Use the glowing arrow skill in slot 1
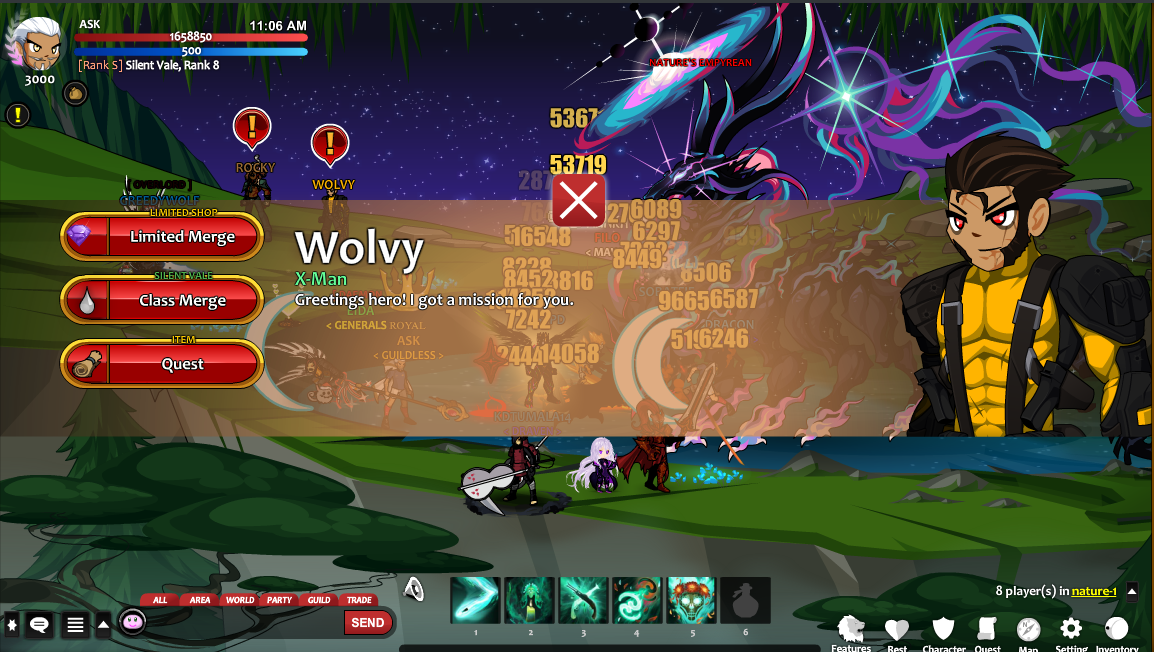Image resolution: width=1154 pixels, height=652 pixels. (x=475, y=601)
